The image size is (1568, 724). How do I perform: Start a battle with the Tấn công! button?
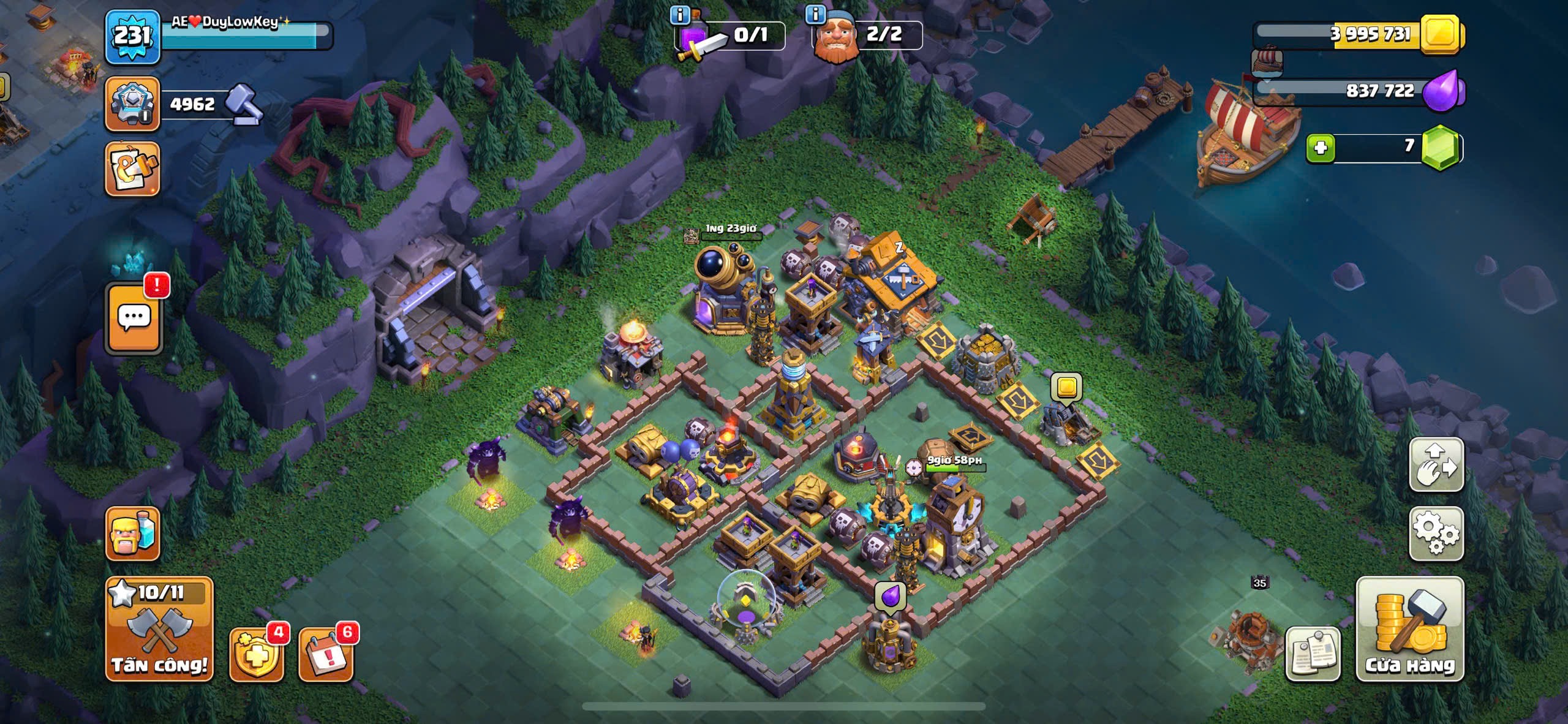(x=159, y=629)
